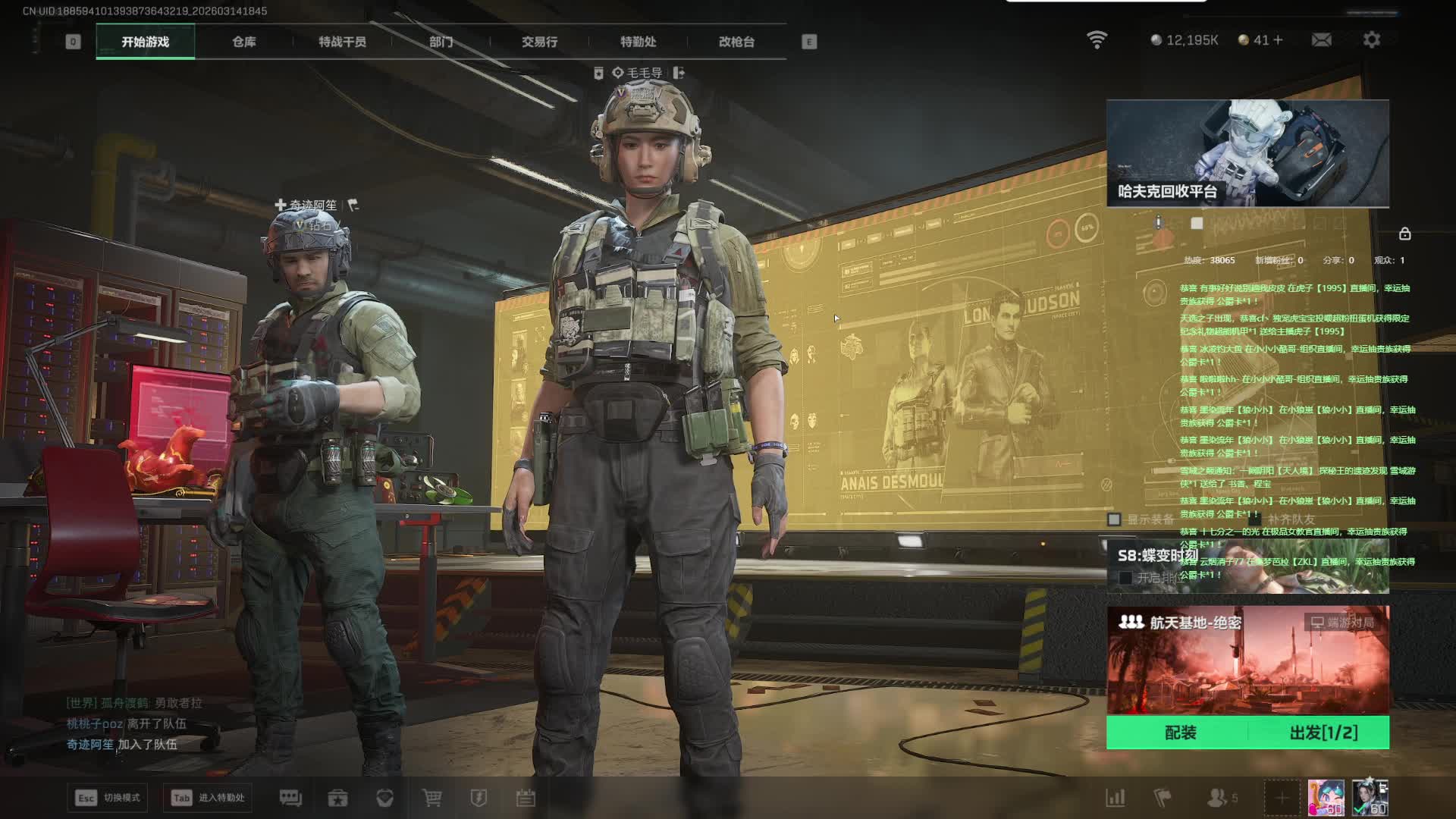Screen dimensions: 1456x819
Task: Click the 切换模式 switch mode button
Action: pyautogui.click(x=108, y=798)
